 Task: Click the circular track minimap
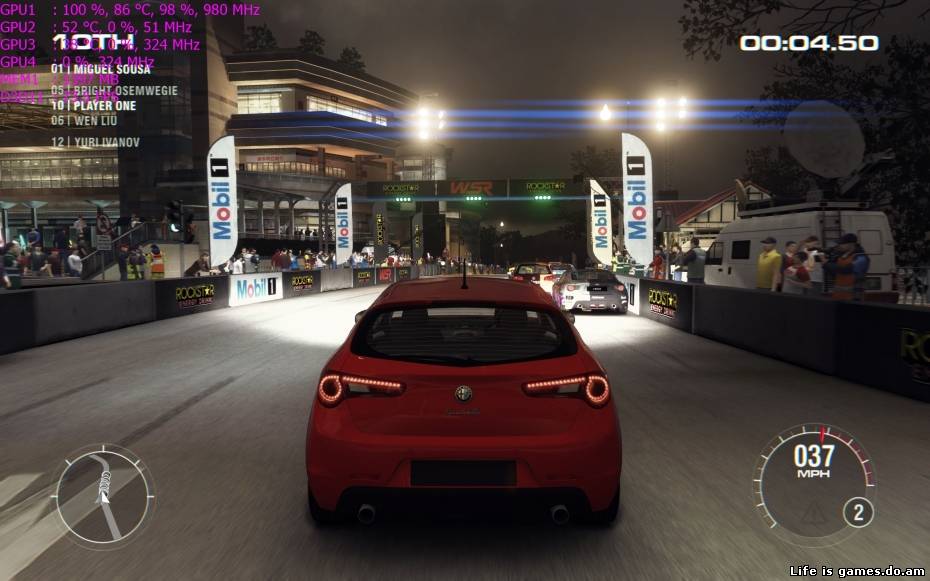click(102, 495)
